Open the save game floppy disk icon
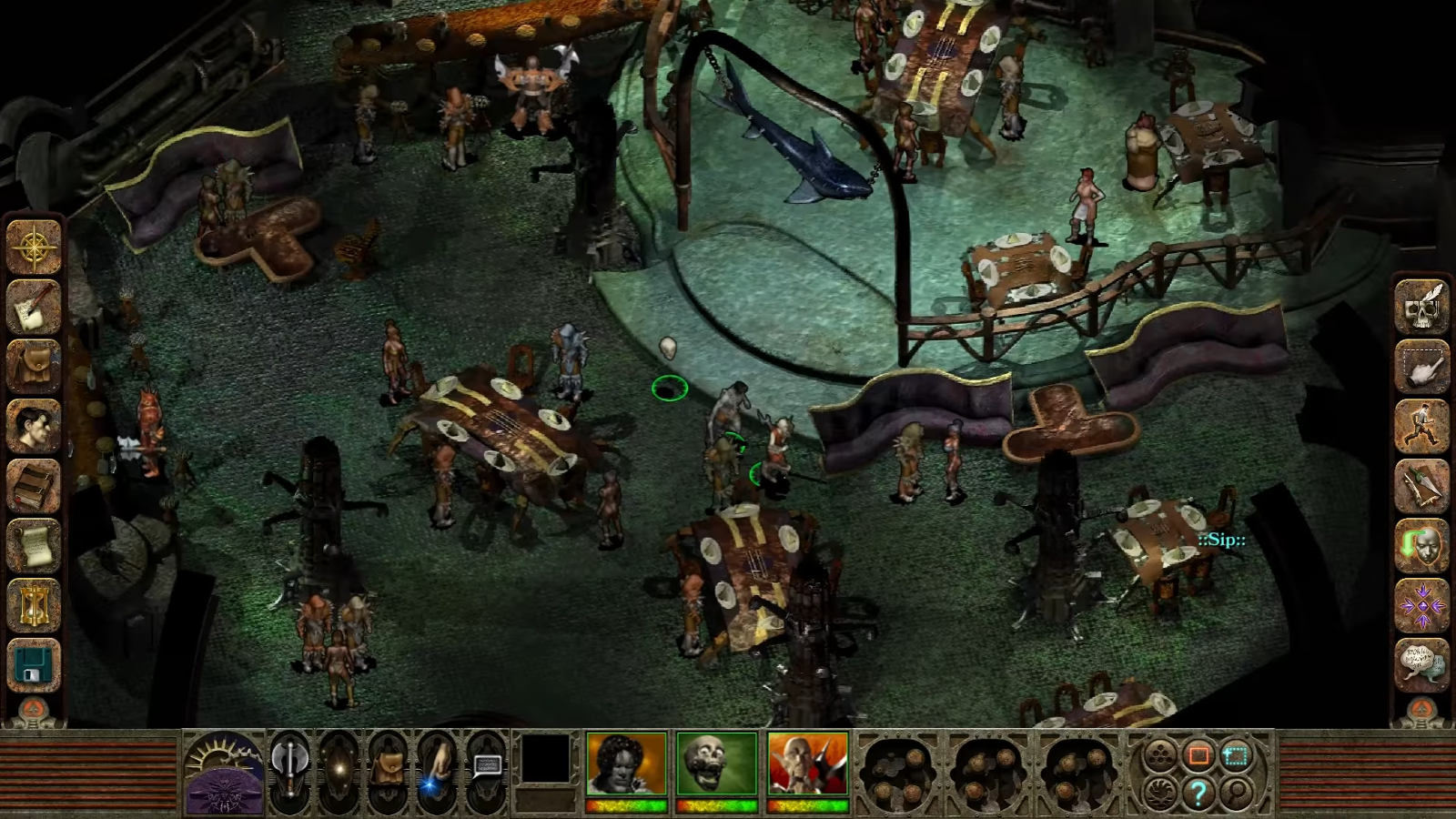 click(x=35, y=664)
